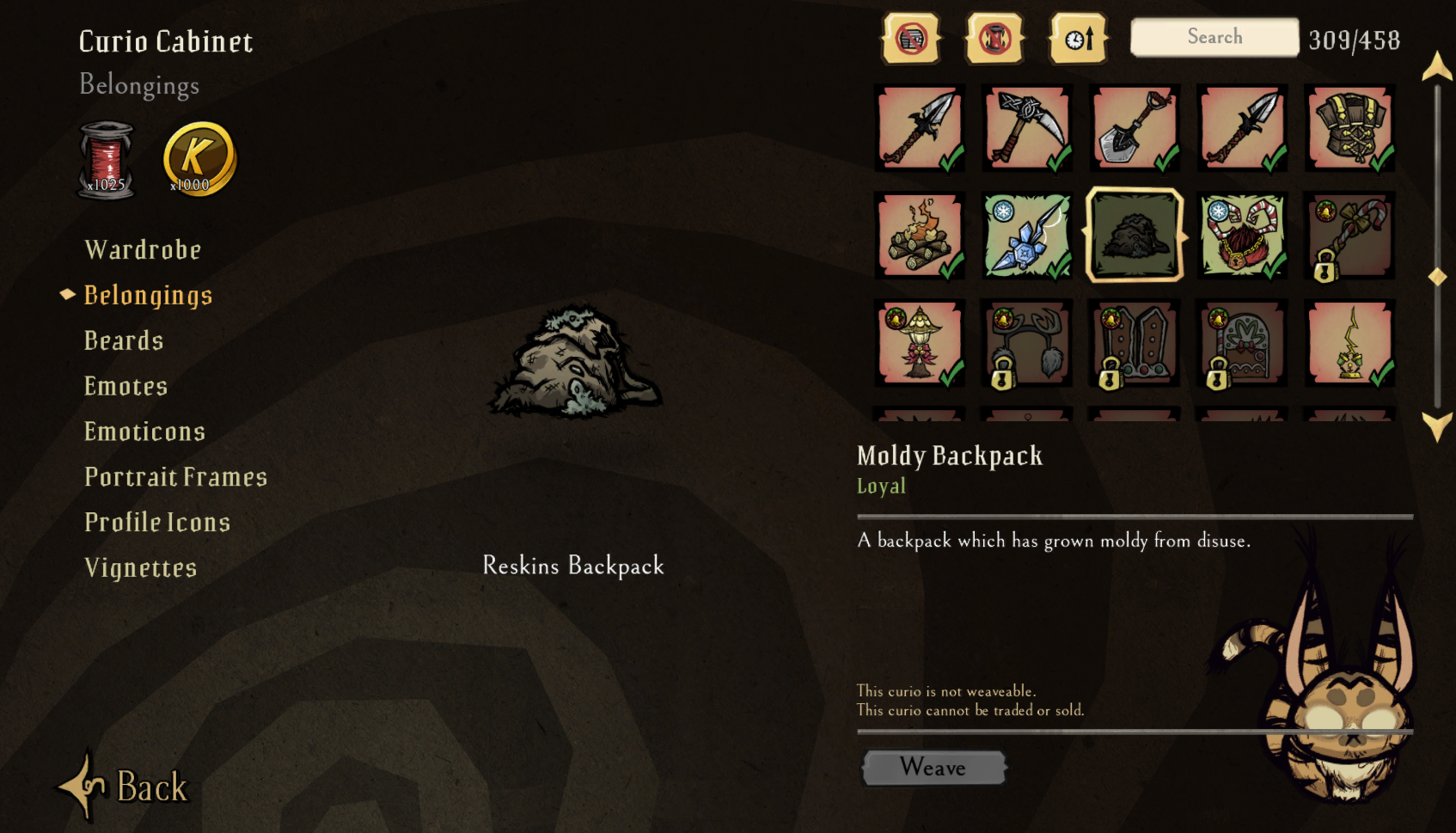Screen dimensions: 1456x833
Task: Toggle the hide-owned-items filter icon
Action: (x=913, y=37)
